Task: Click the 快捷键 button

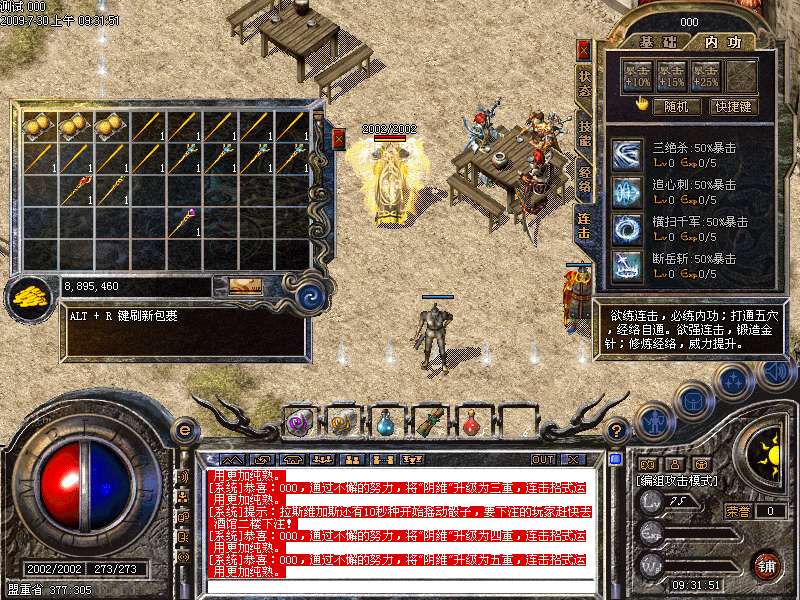Action: point(732,105)
